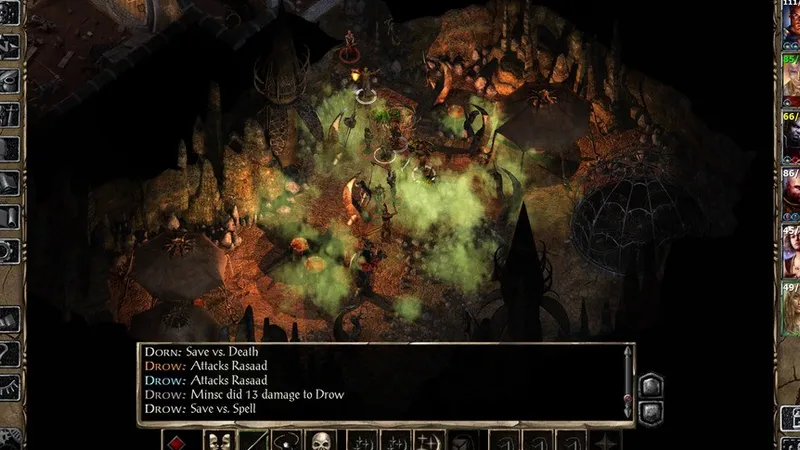This screenshot has height=450, width=800.
Task: Select the party portrait showing 45 hit points
Action: coord(791,253)
